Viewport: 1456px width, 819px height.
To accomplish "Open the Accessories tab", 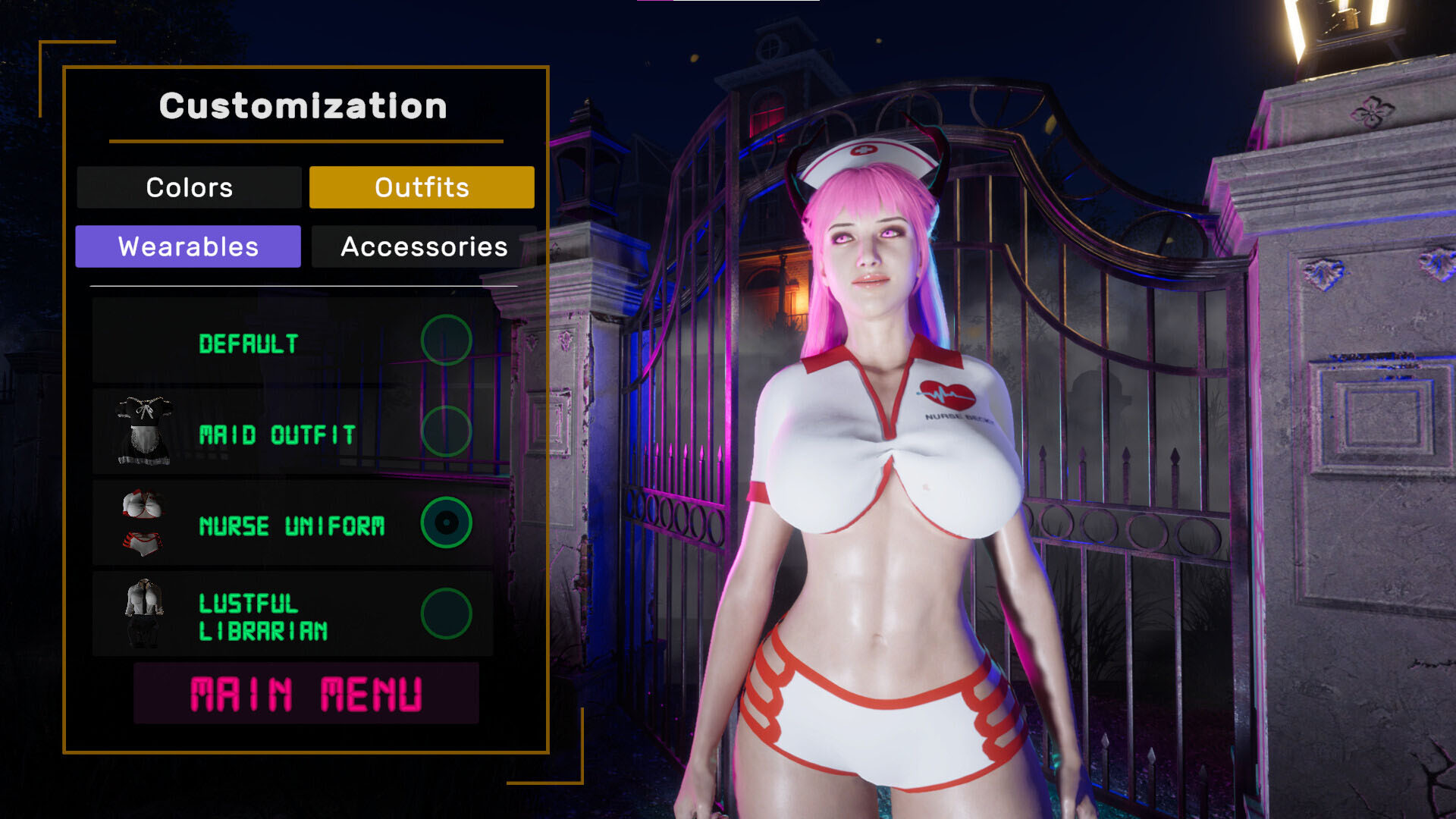I will click(x=423, y=246).
